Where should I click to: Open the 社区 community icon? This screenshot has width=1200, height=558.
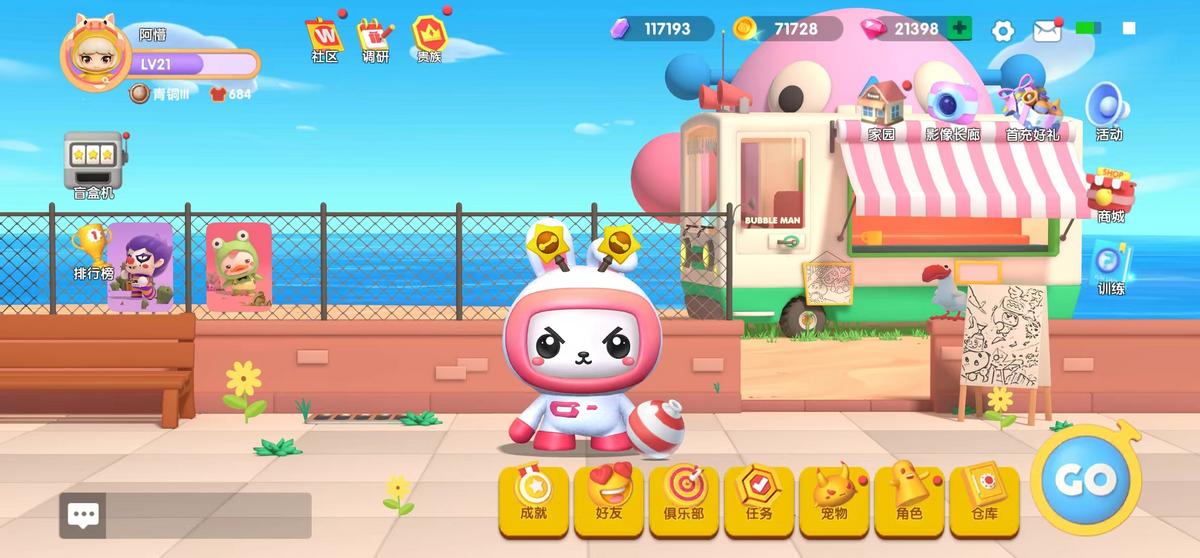click(x=324, y=37)
